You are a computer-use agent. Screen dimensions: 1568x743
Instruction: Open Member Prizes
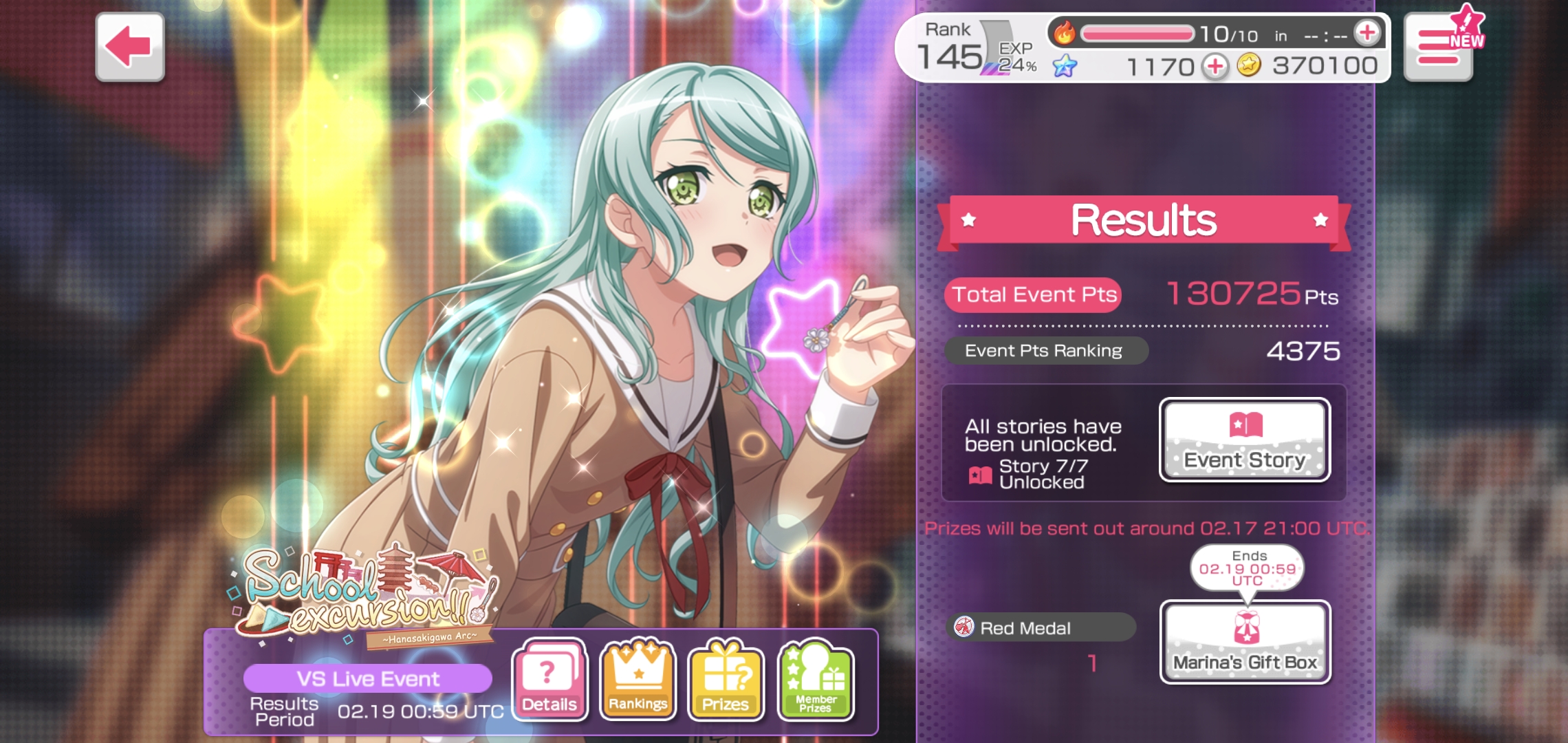click(815, 680)
